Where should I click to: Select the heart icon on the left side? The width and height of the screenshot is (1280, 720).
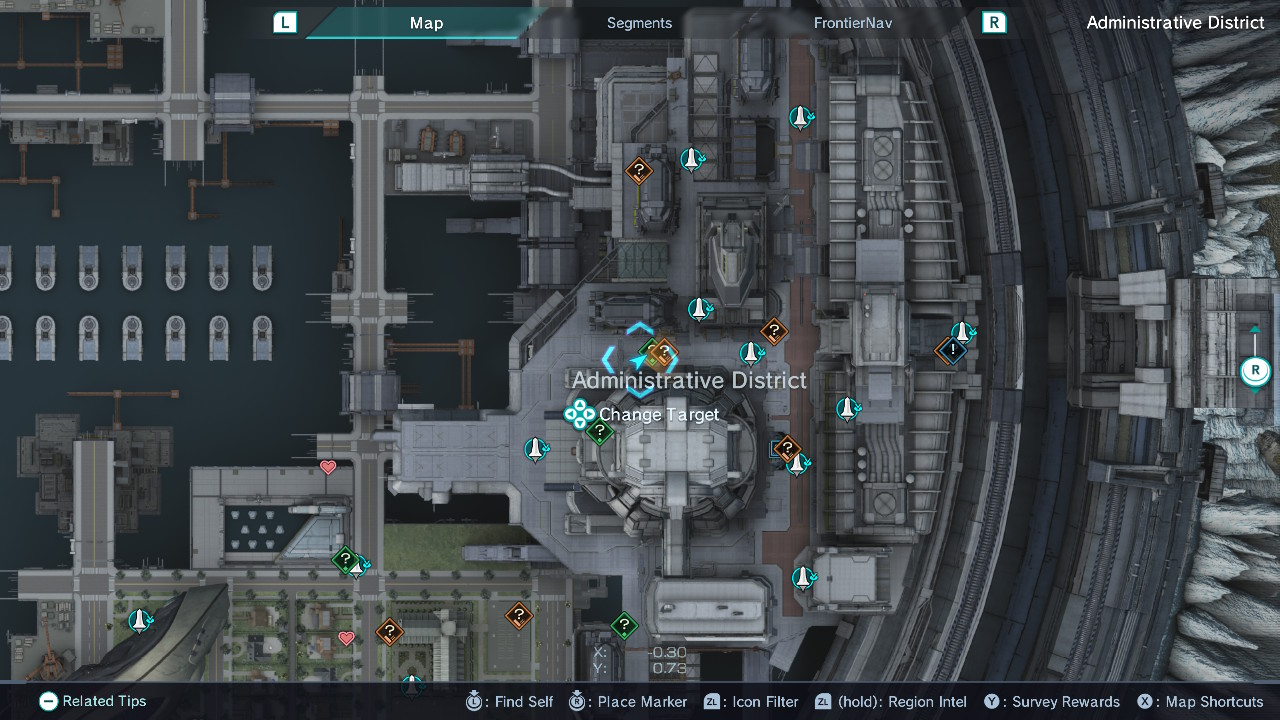[x=327, y=467]
